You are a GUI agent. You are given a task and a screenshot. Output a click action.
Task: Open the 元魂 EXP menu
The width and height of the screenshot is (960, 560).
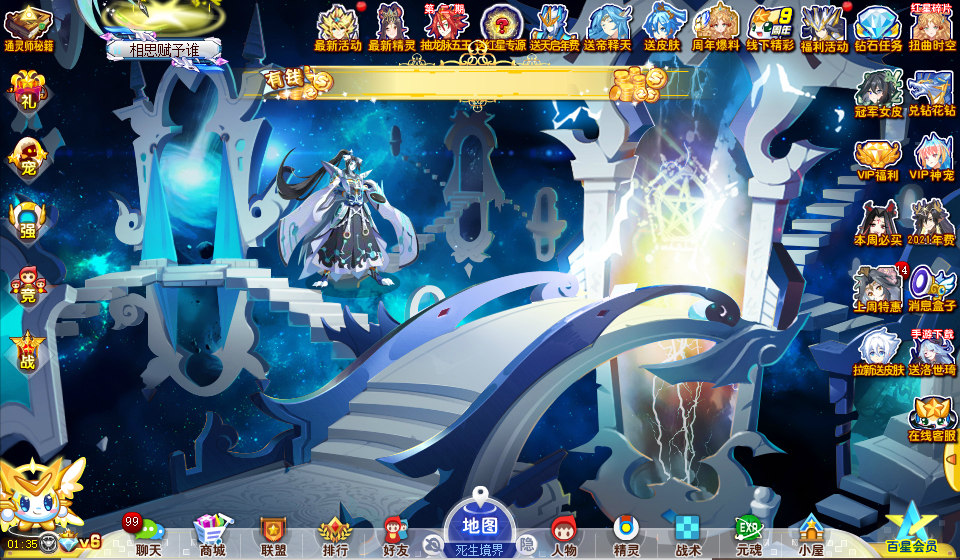pyautogui.click(x=748, y=534)
